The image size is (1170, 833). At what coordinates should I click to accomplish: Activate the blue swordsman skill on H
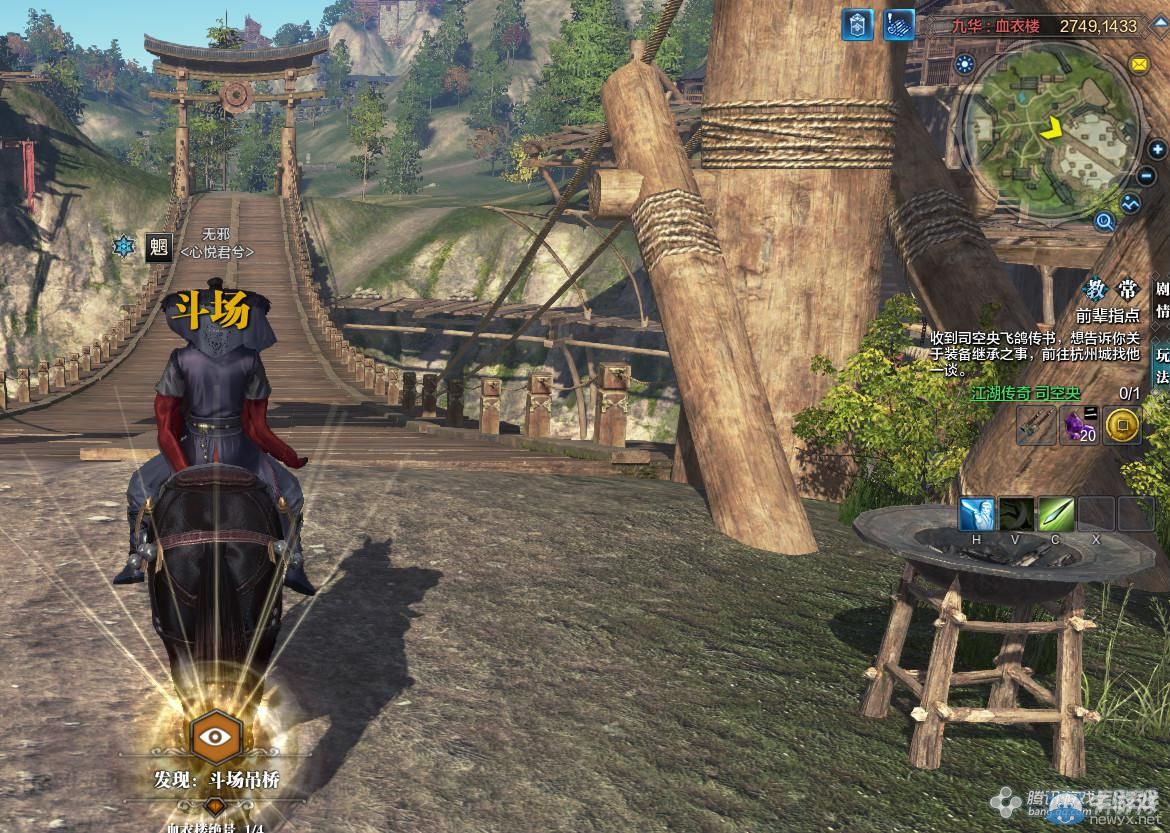[x=976, y=514]
